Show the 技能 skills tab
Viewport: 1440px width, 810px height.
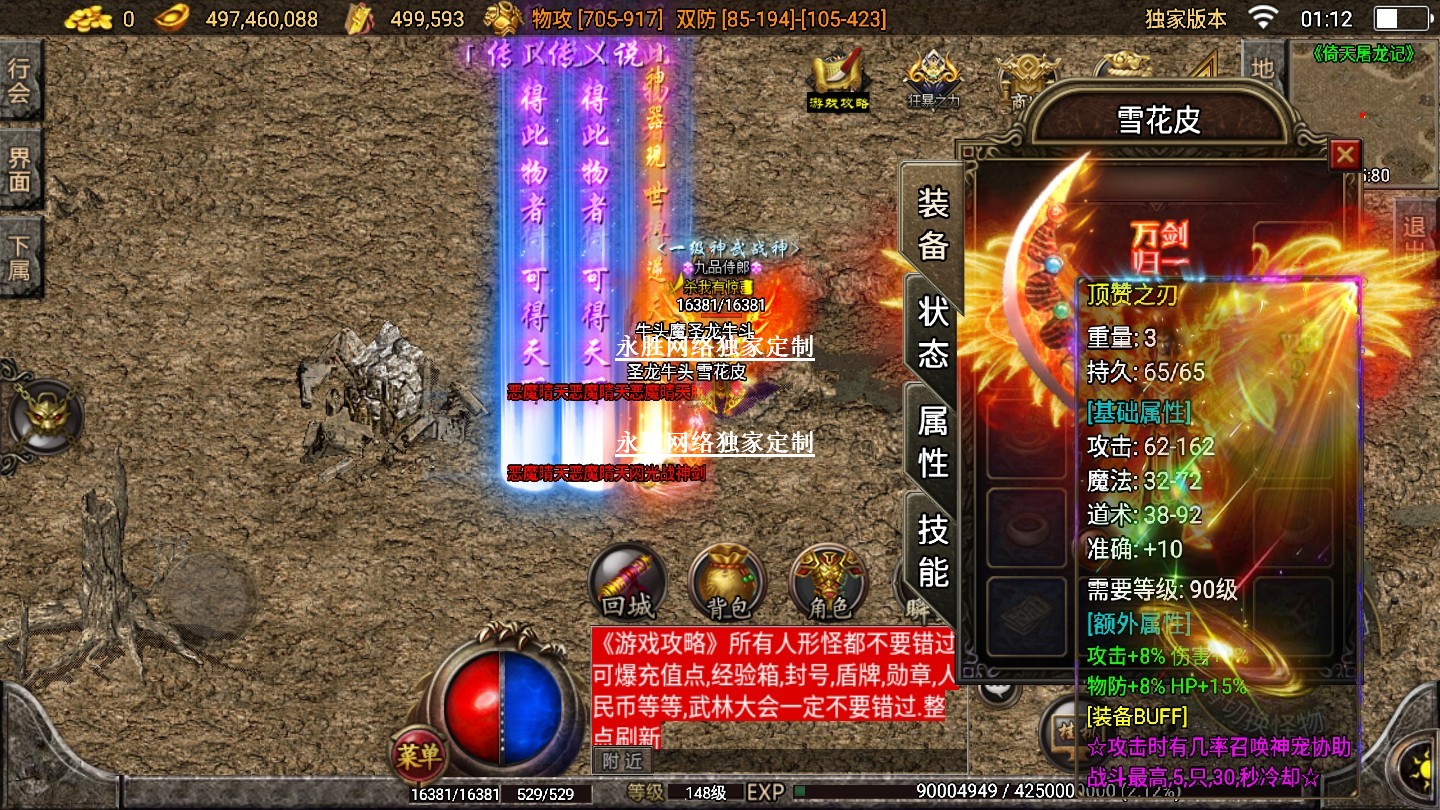pos(932,549)
